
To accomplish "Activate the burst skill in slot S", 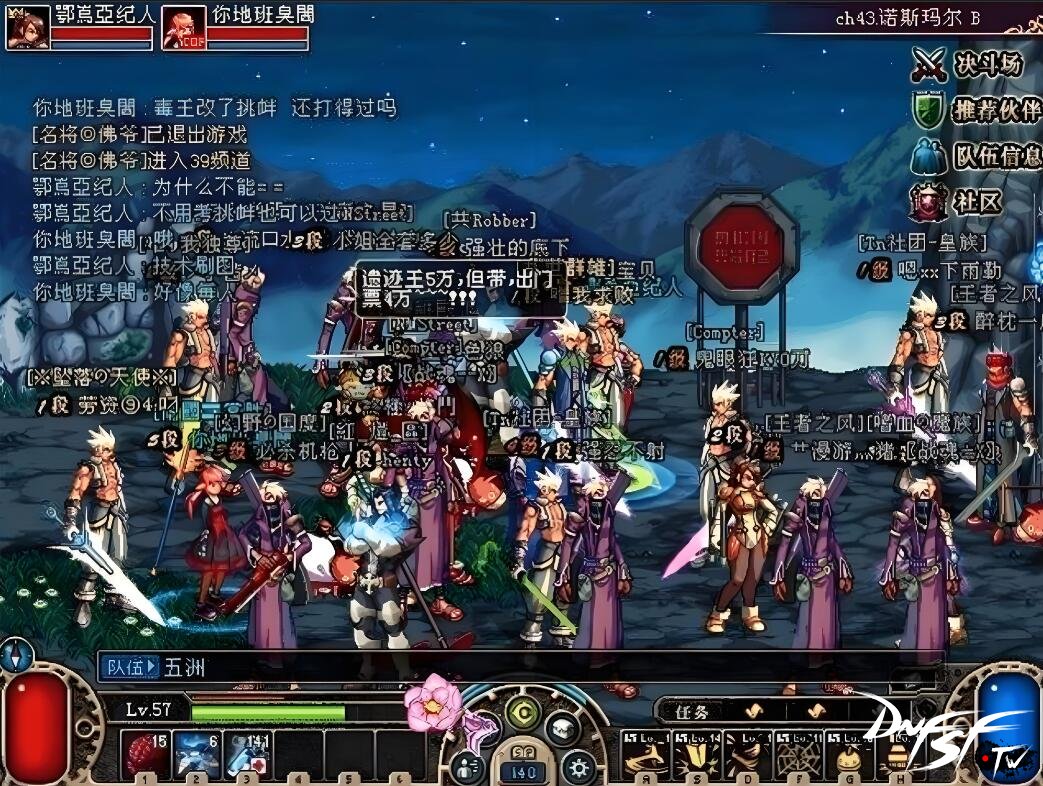I will (x=695, y=753).
